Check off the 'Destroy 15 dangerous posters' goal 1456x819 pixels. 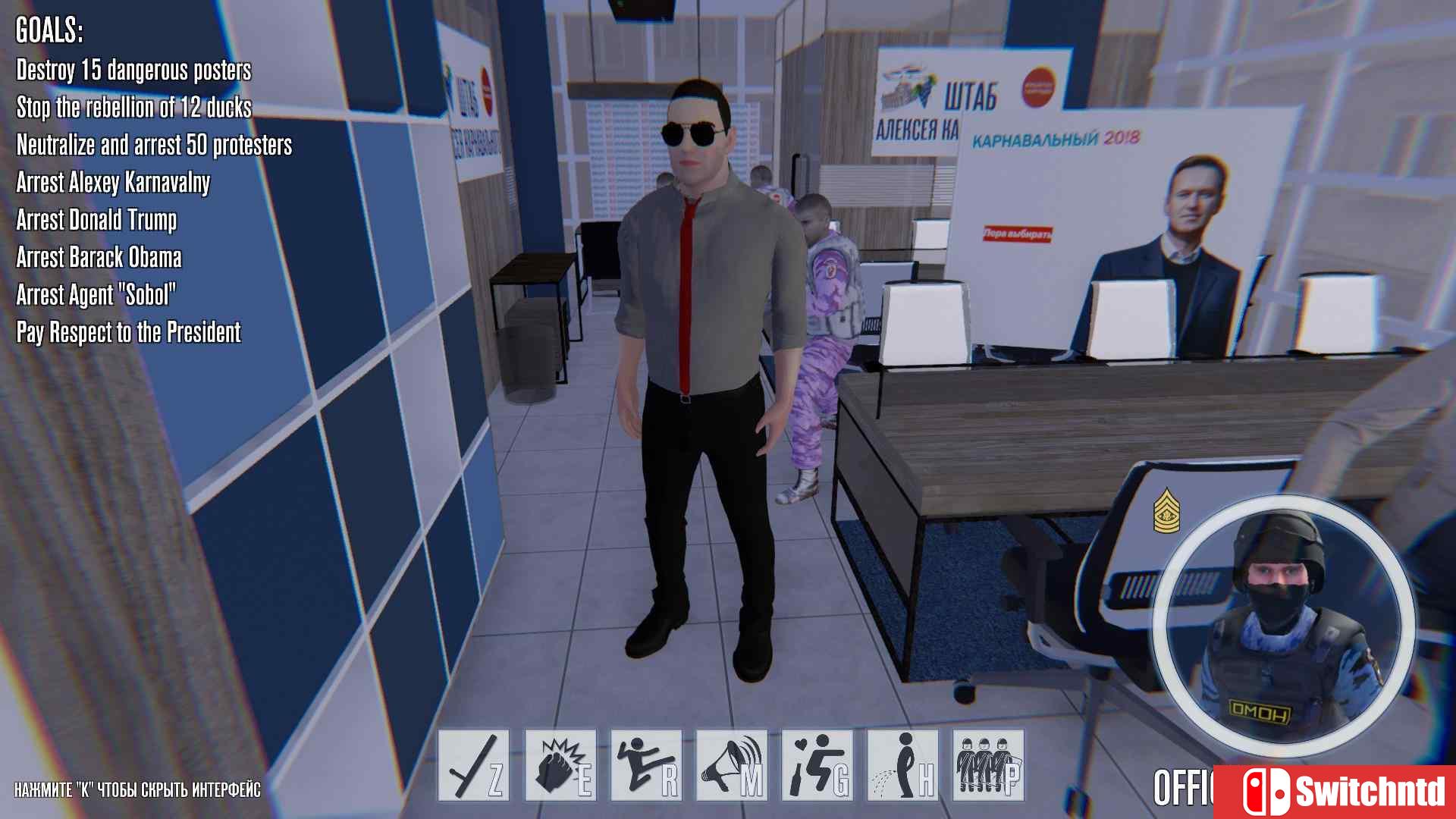click(x=133, y=72)
